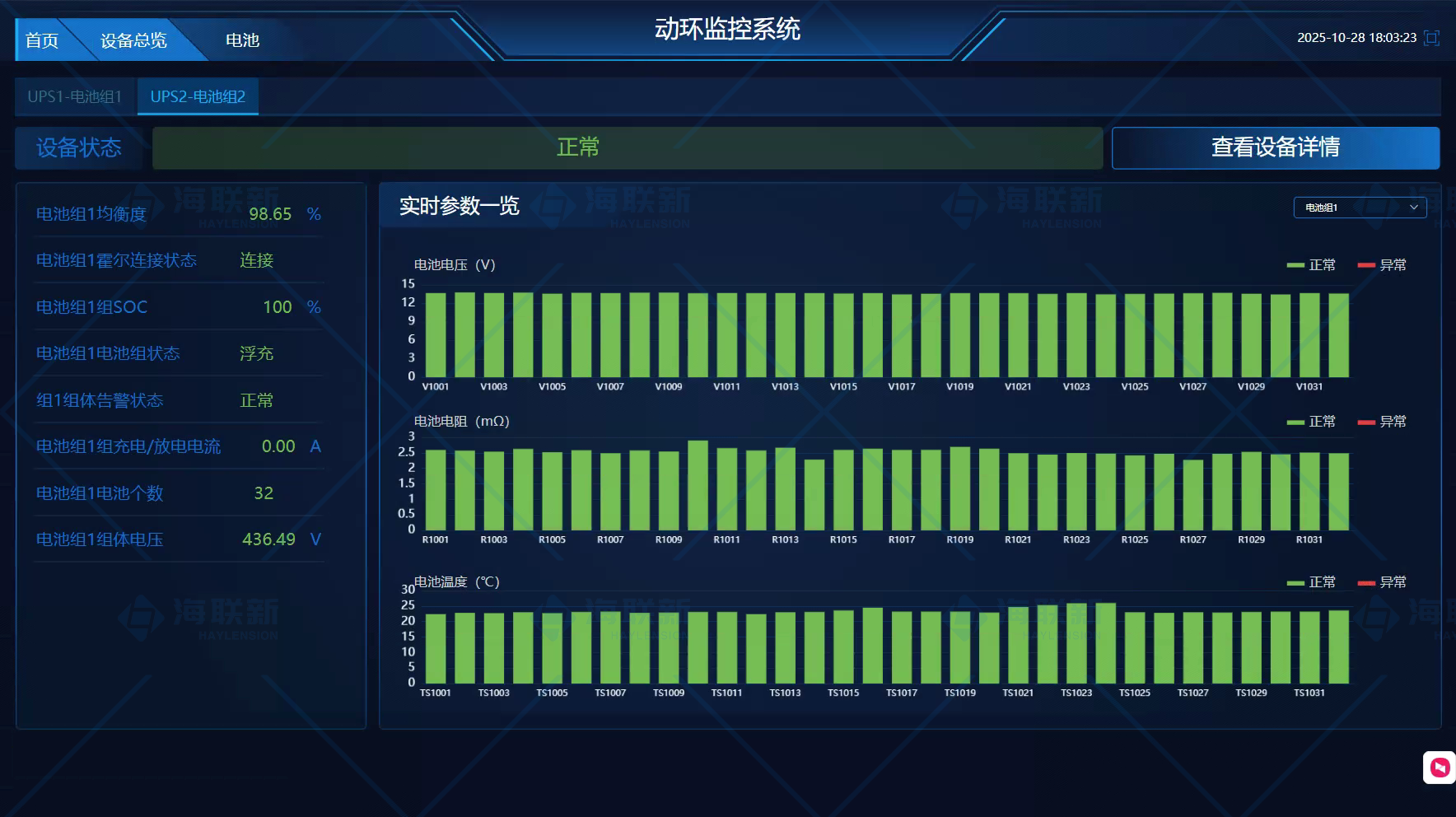Screen dimensions: 1456x817
Task: Click the V1001 voltage bar
Action: [434, 334]
